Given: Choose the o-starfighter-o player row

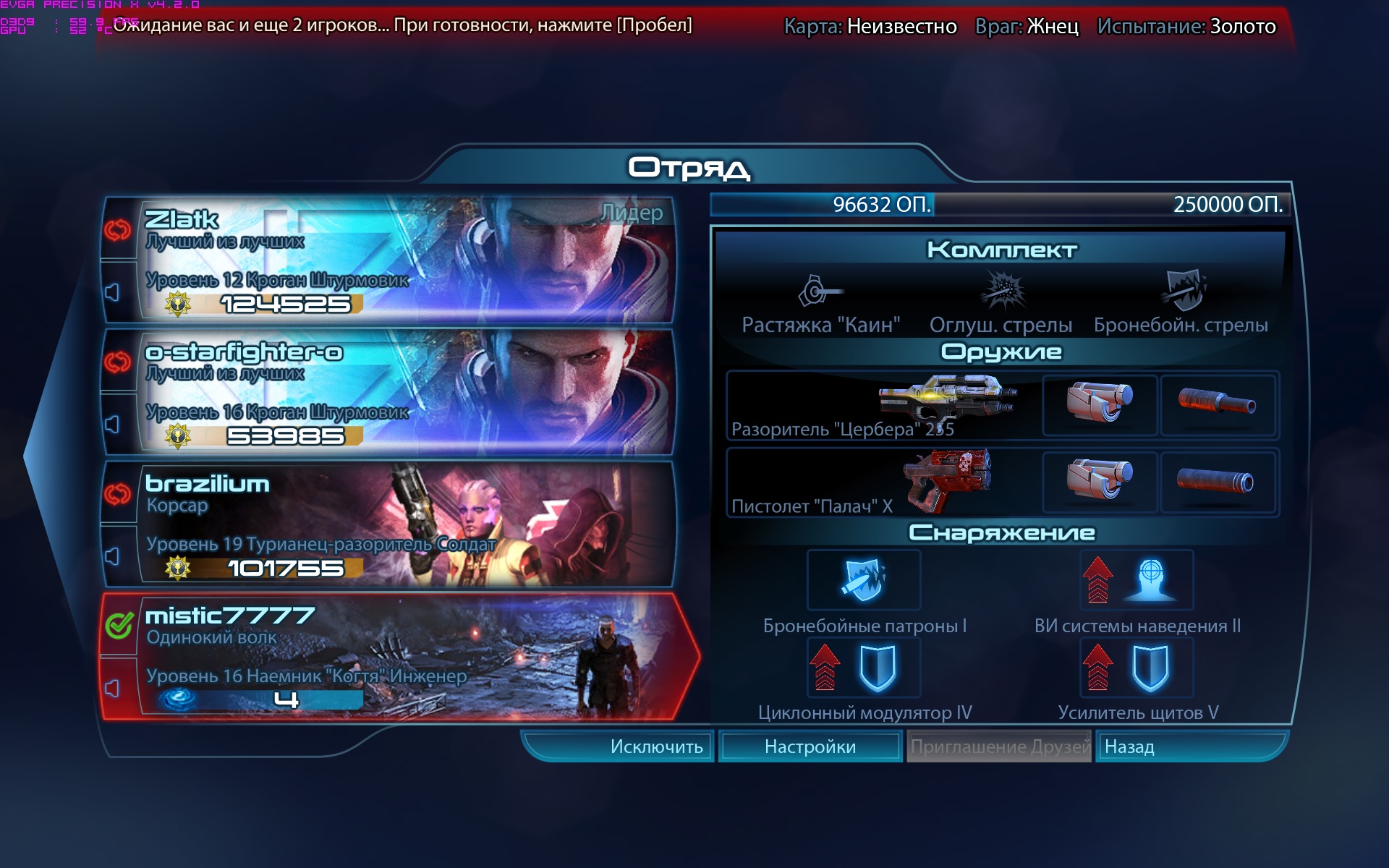Looking at the screenshot, I should point(405,392).
